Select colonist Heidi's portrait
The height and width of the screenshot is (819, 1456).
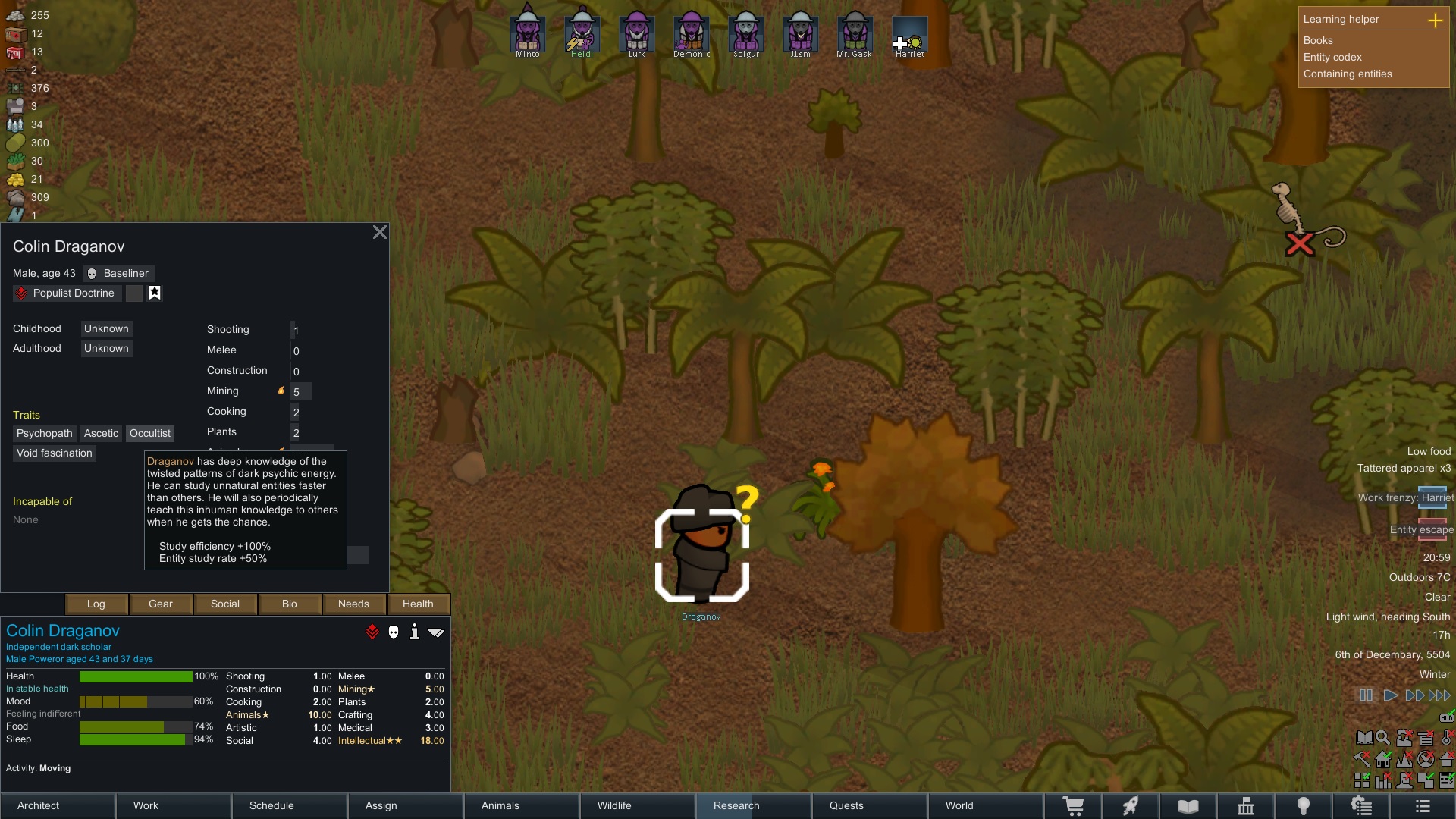click(x=582, y=34)
